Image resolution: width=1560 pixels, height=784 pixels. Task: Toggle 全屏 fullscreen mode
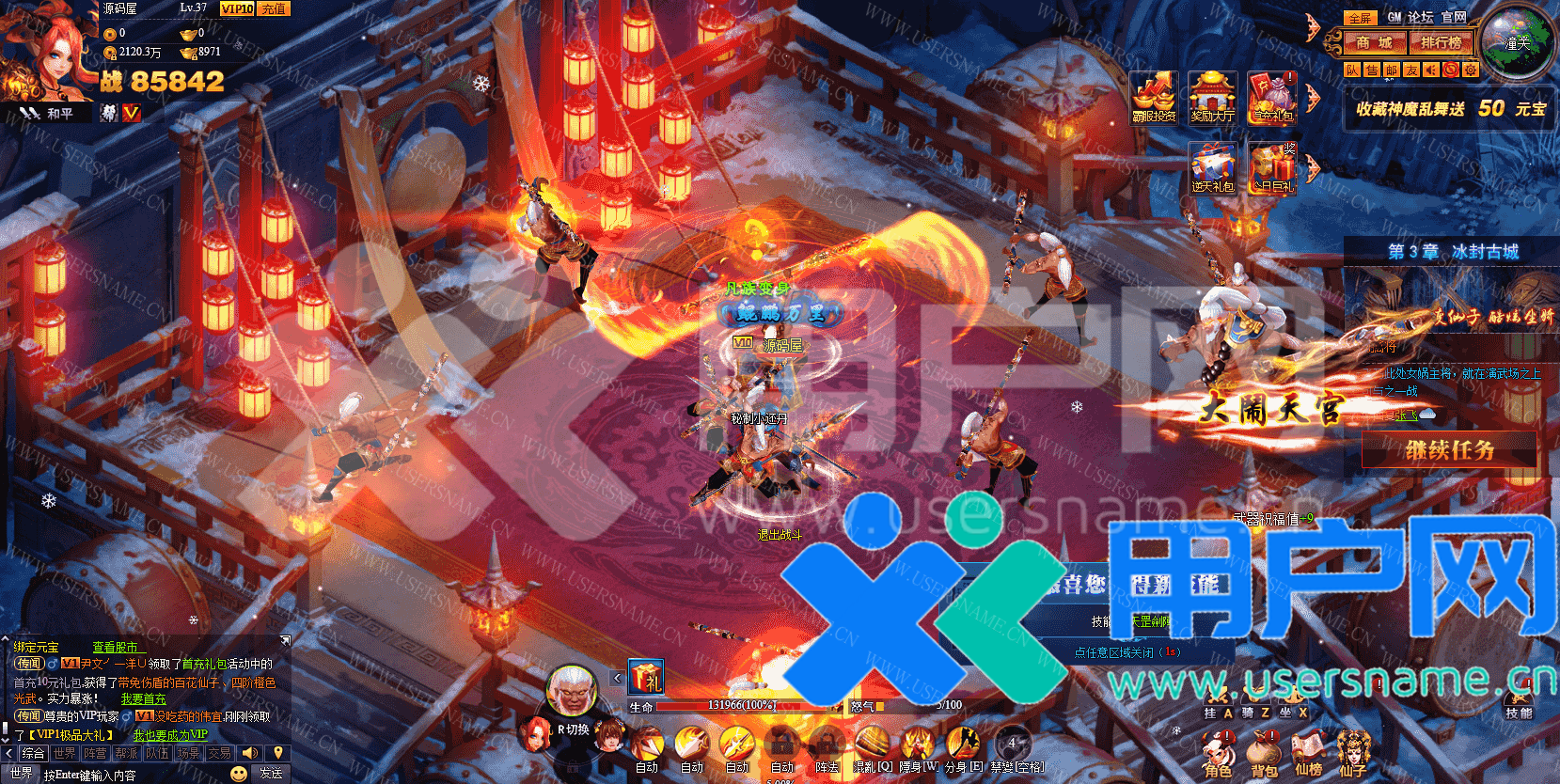1361,18
